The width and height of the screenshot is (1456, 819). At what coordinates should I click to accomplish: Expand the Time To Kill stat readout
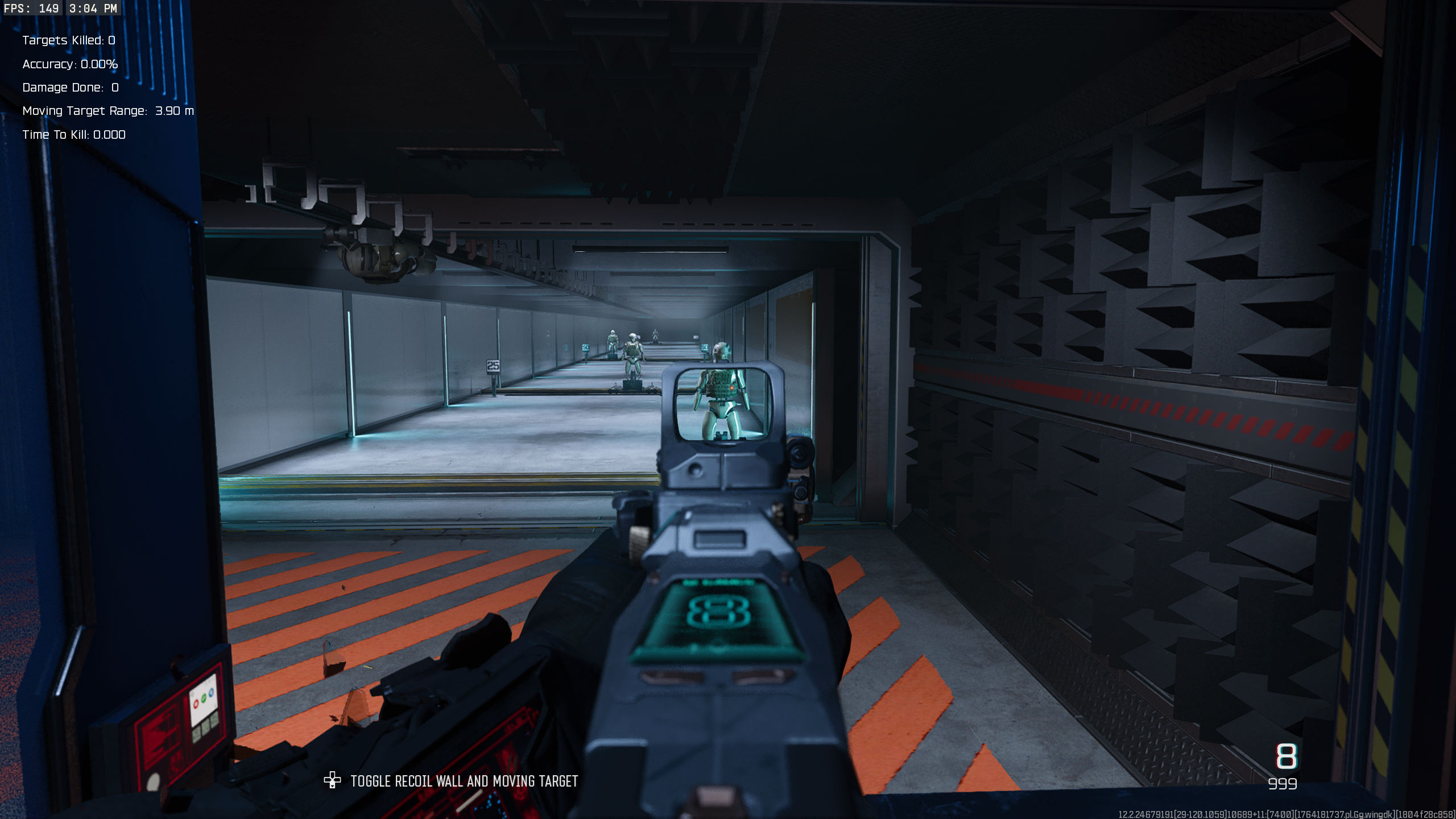pyautogui.click(x=74, y=135)
